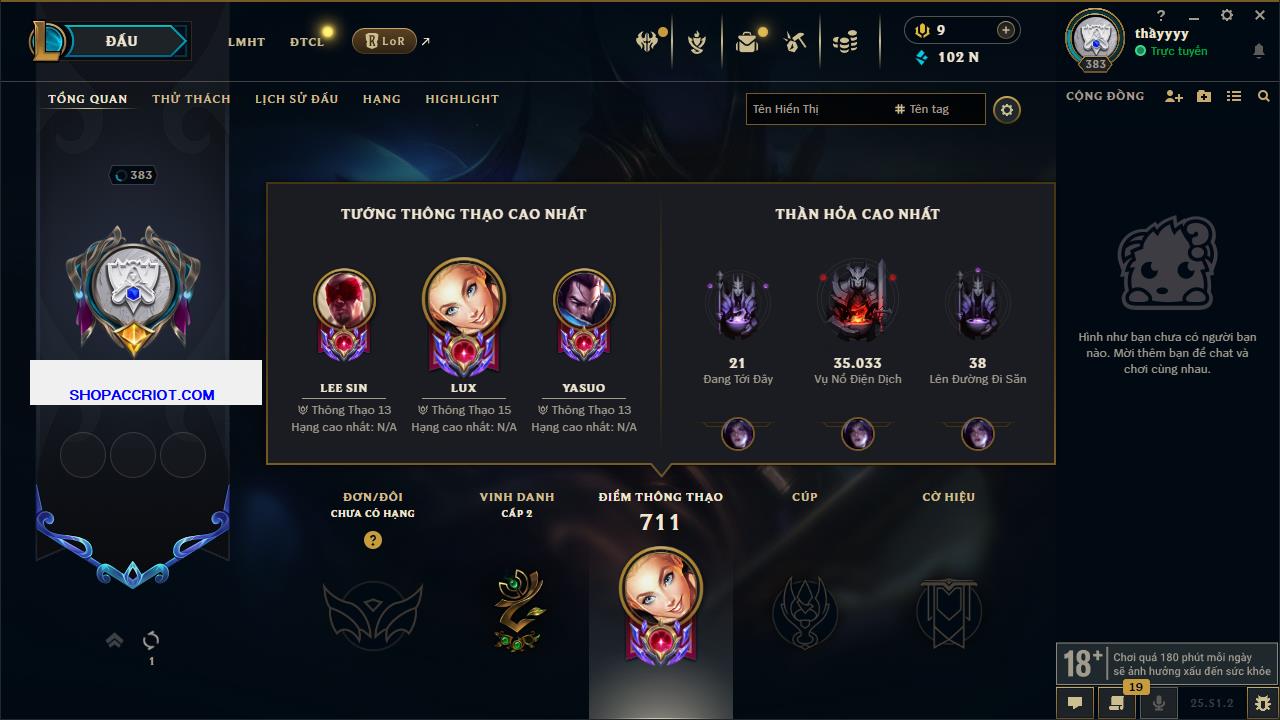1280x720 pixels.
Task: Open the notifications bell
Action: pyautogui.click(x=1258, y=51)
